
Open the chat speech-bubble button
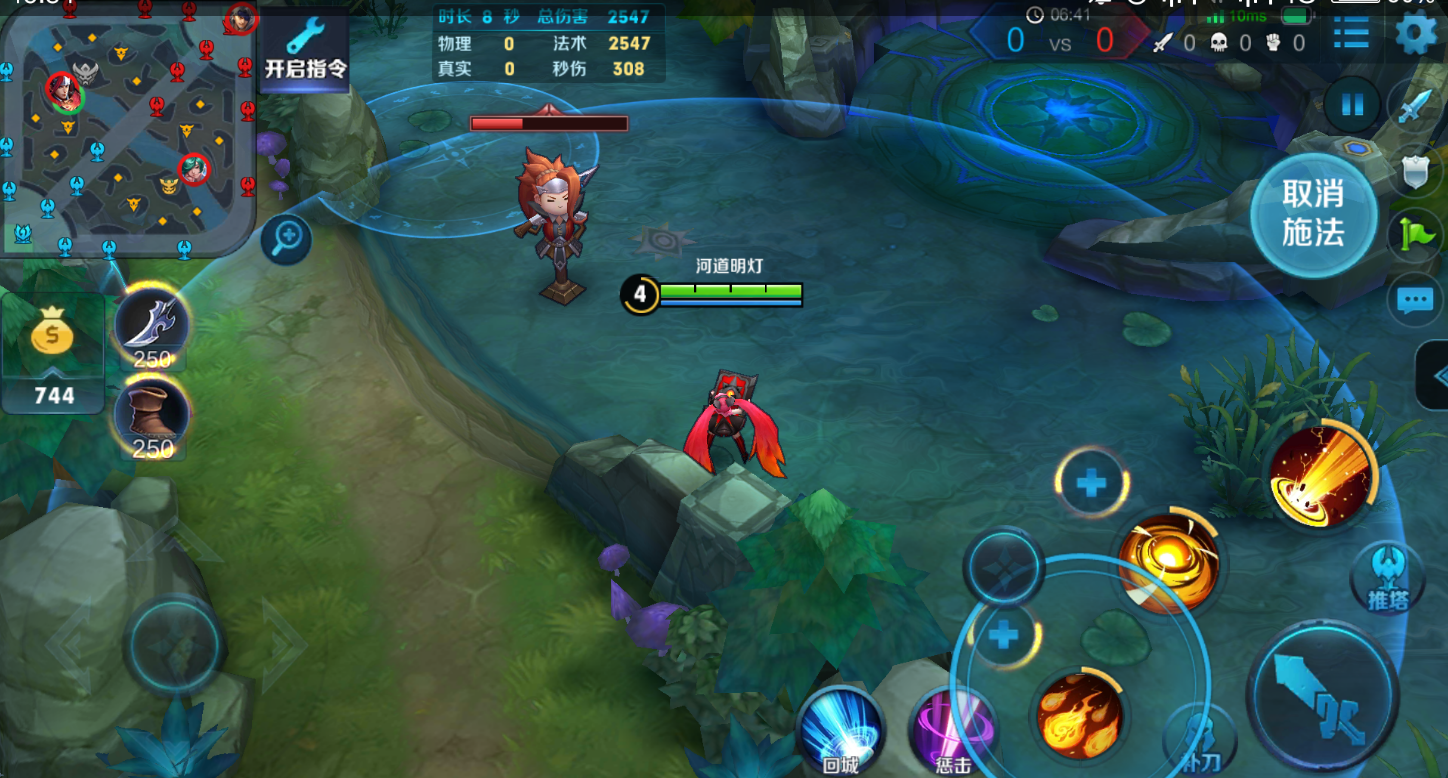(x=1415, y=299)
